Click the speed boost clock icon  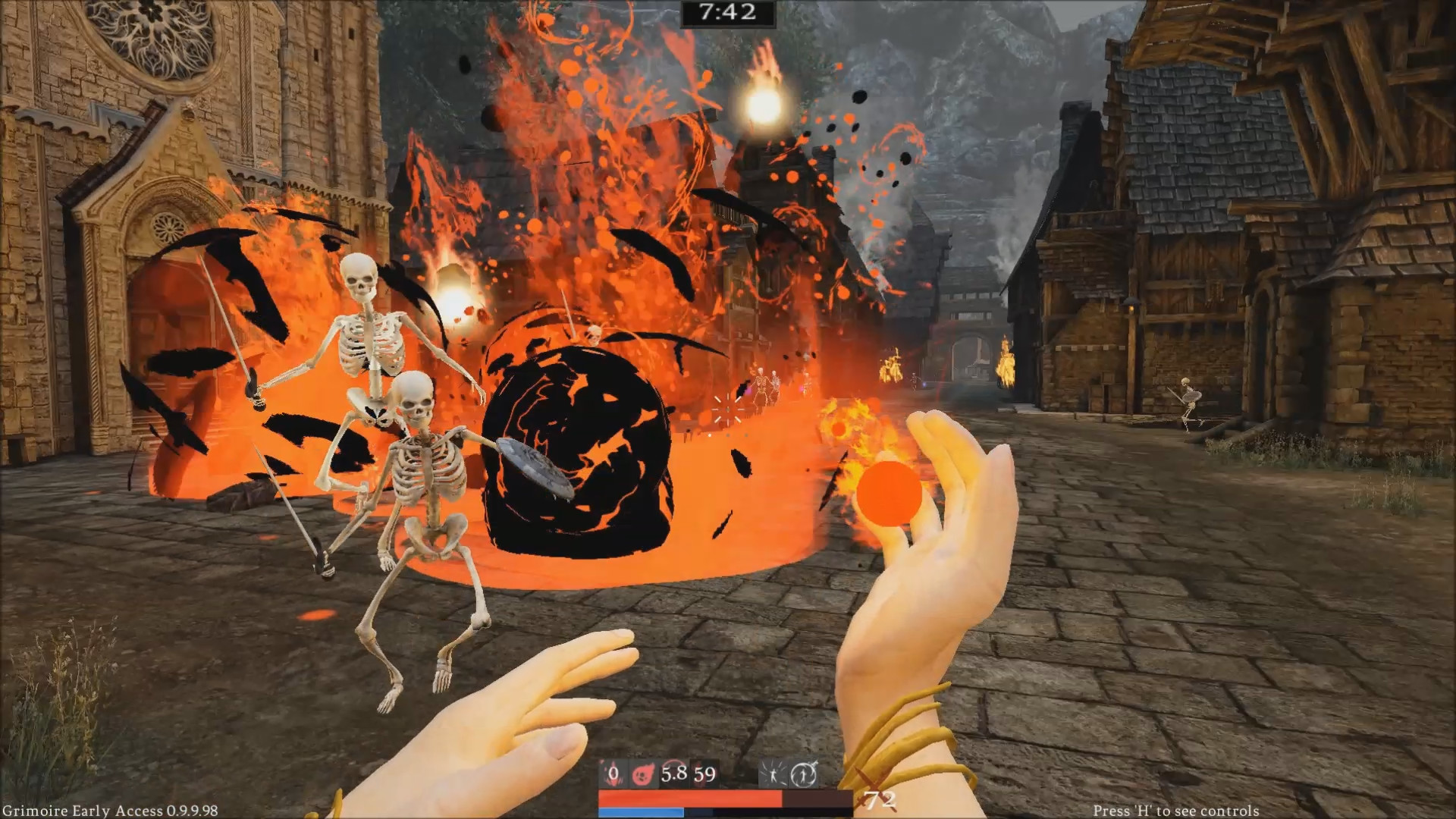click(x=804, y=773)
